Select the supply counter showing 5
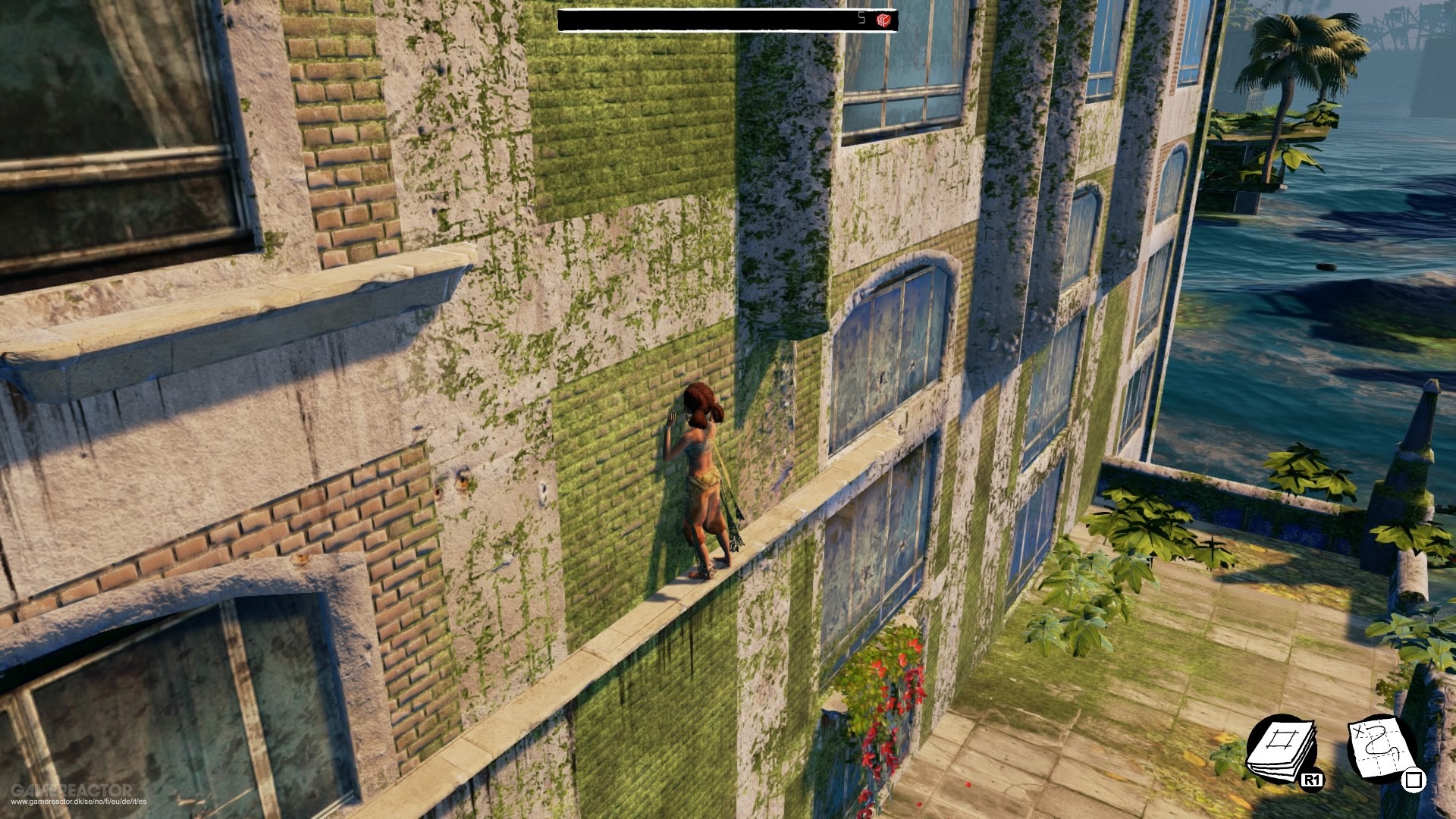The width and height of the screenshot is (1456, 819). [861, 19]
